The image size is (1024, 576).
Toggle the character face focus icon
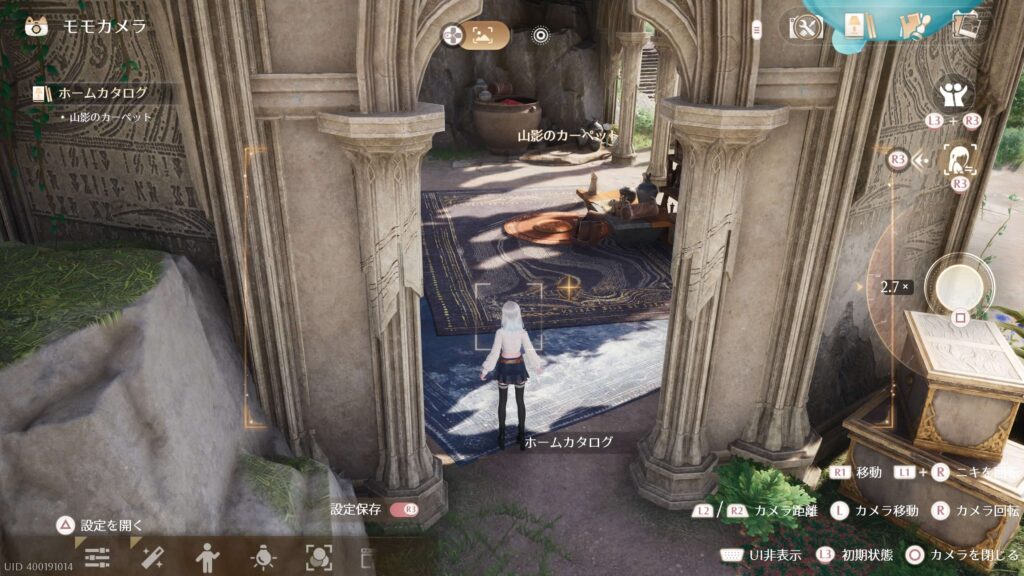(x=960, y=158)
